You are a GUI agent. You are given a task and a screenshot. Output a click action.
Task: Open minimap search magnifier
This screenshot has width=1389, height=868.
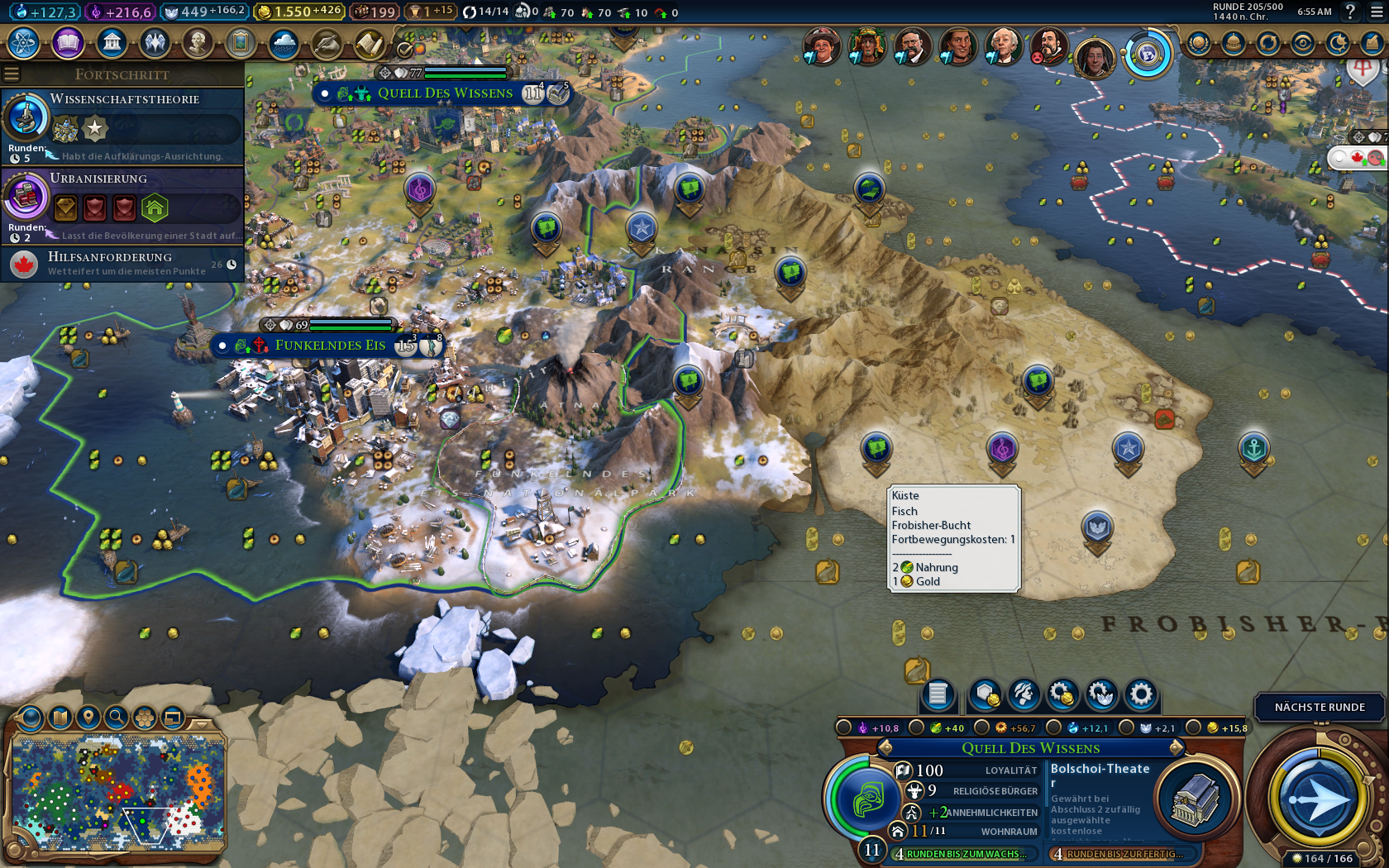[117, 717]
